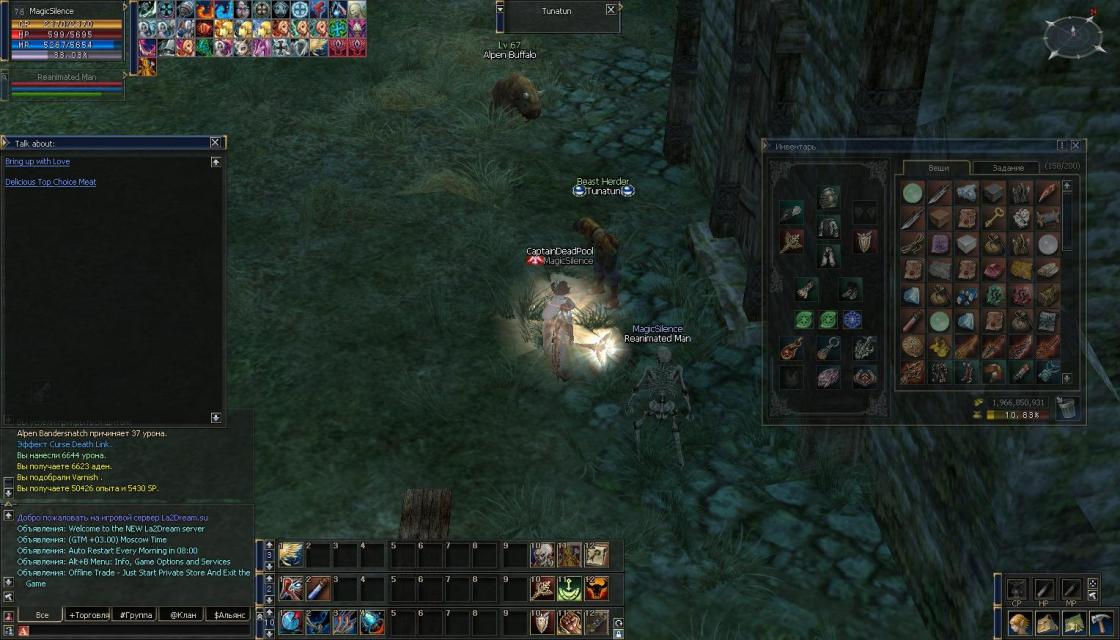Click the inventory trash can icon

point(1067,408)
